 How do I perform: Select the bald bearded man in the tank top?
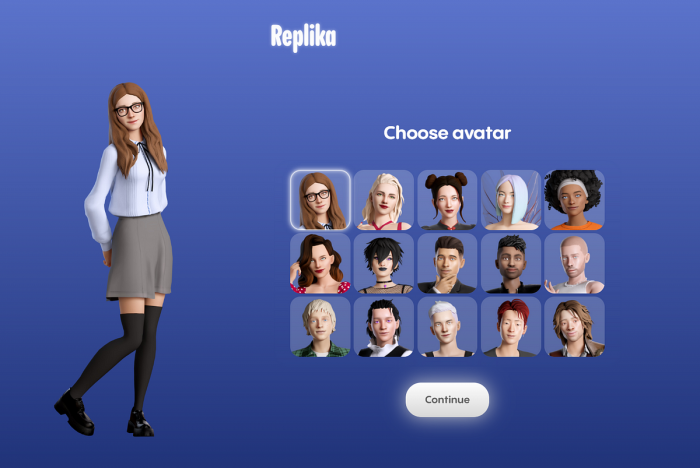click(574, 263)
